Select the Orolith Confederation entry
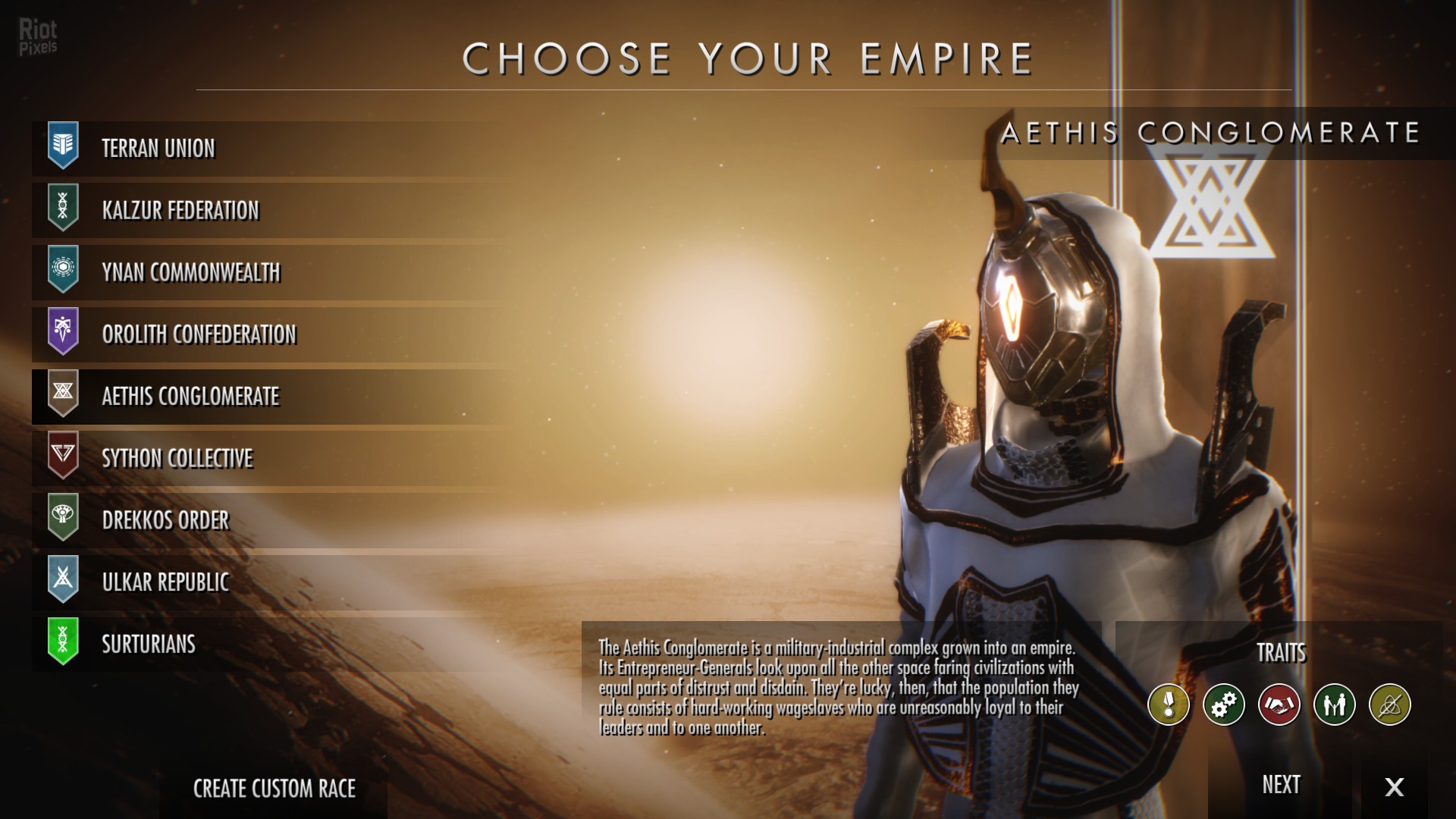The image size is (1456, 819). 199,335
